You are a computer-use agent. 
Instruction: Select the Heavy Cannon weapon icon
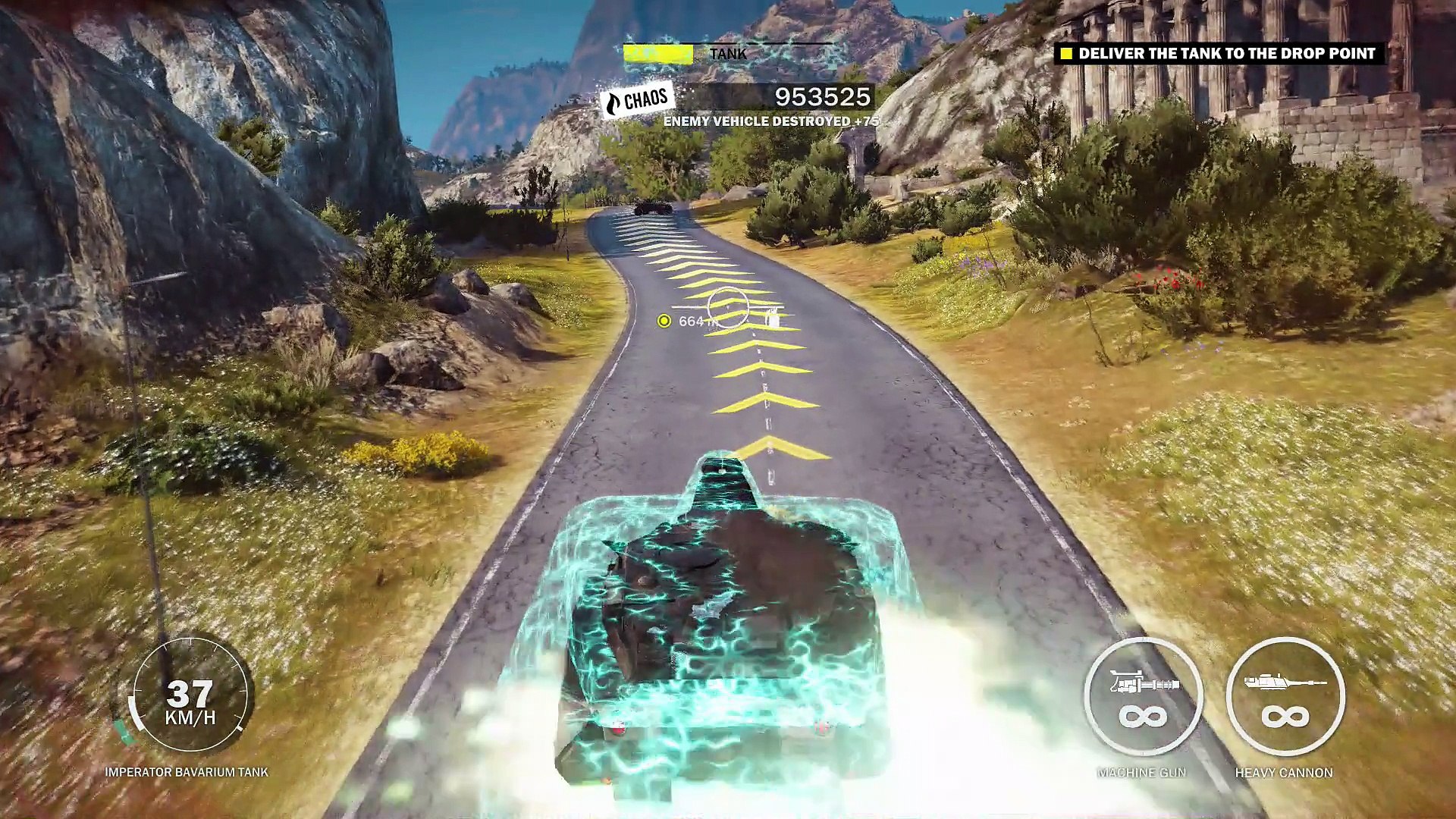(x=1285, y=697)
